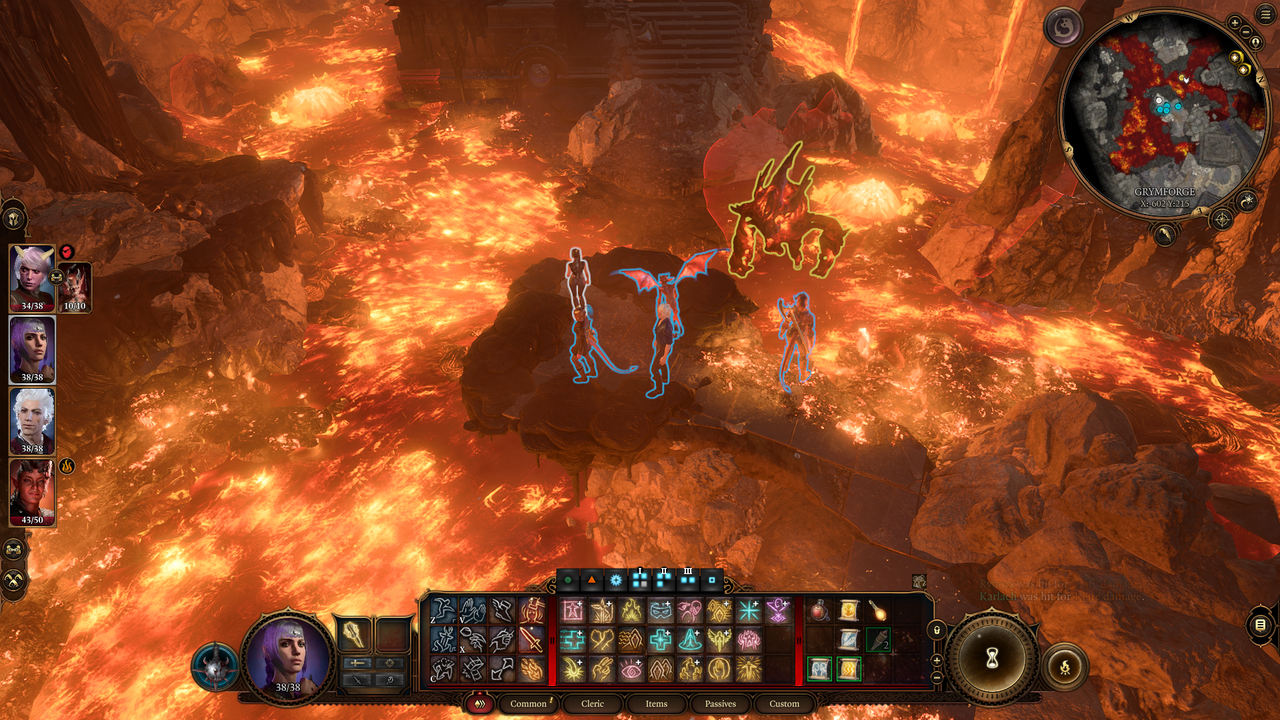Select the white-haired party member portrait
The width and height of the screenshot is (1280, 720).
click(32, 421)
